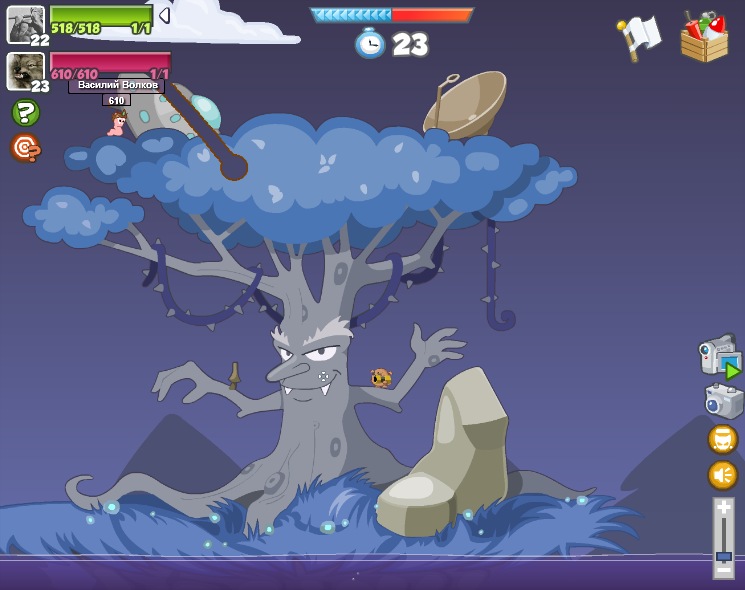Select the green team's player avatar

click(x=25, y=24)
